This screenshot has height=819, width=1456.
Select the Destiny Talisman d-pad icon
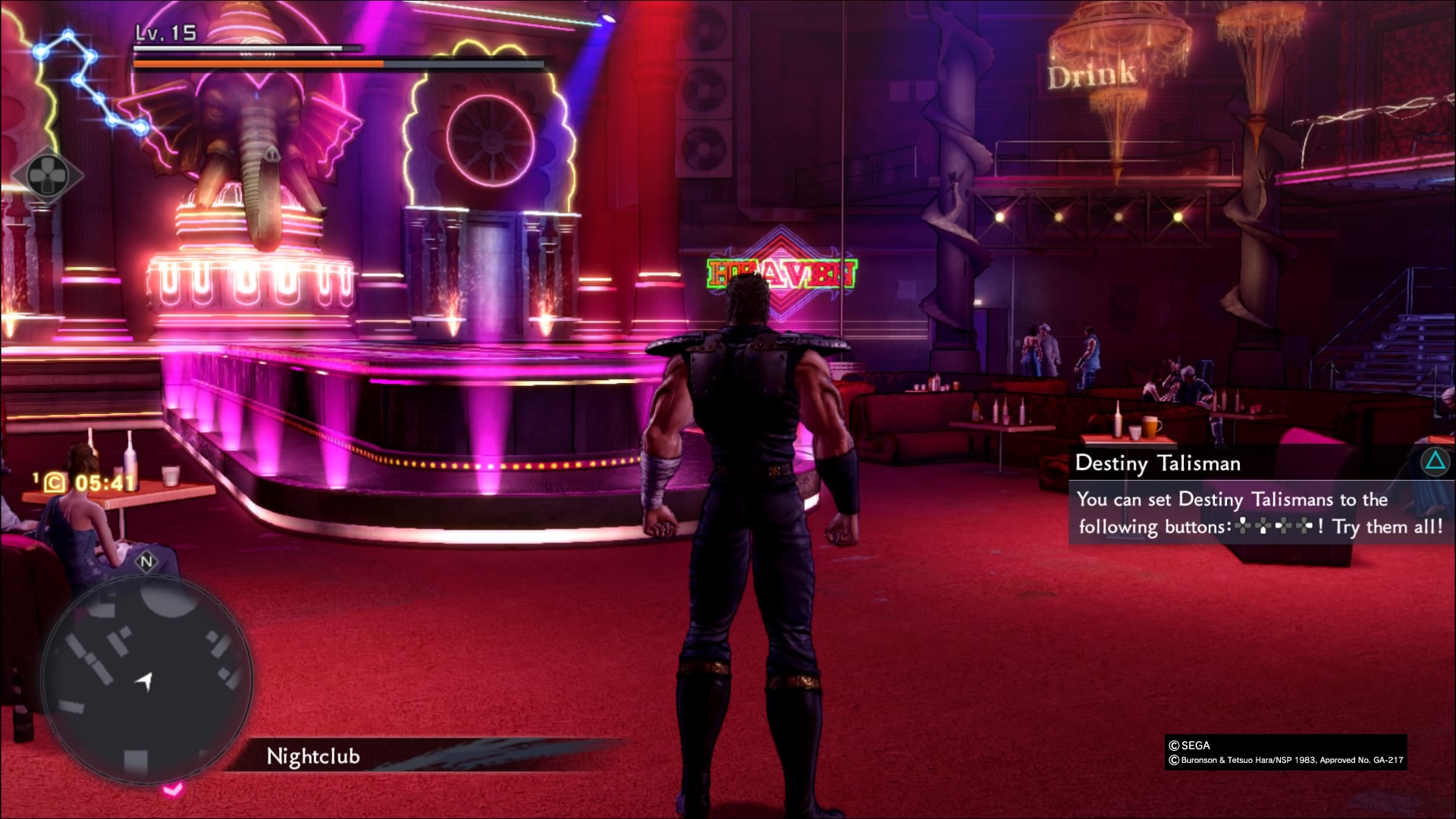tap(47, 175)
